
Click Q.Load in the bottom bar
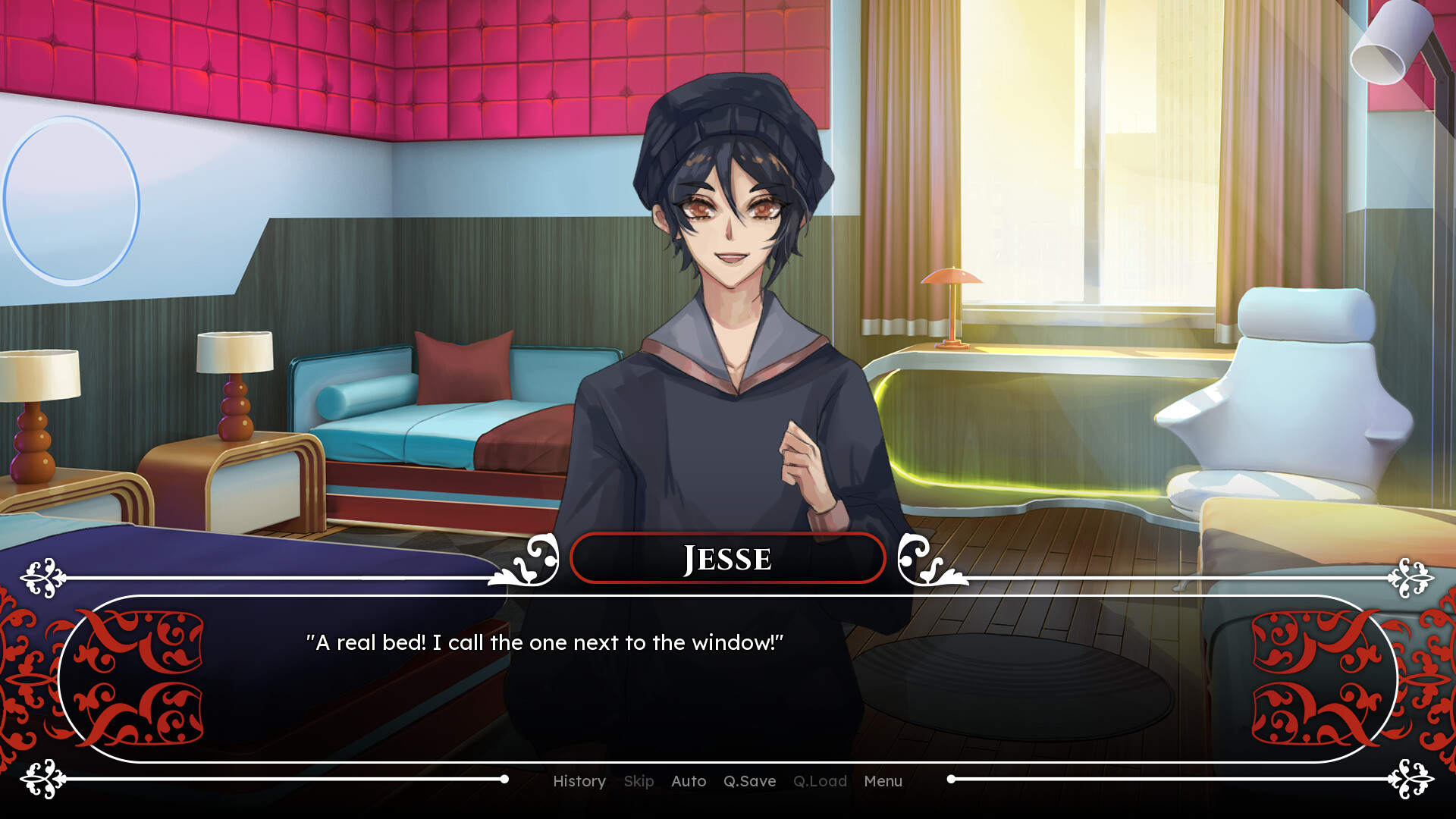821,781
